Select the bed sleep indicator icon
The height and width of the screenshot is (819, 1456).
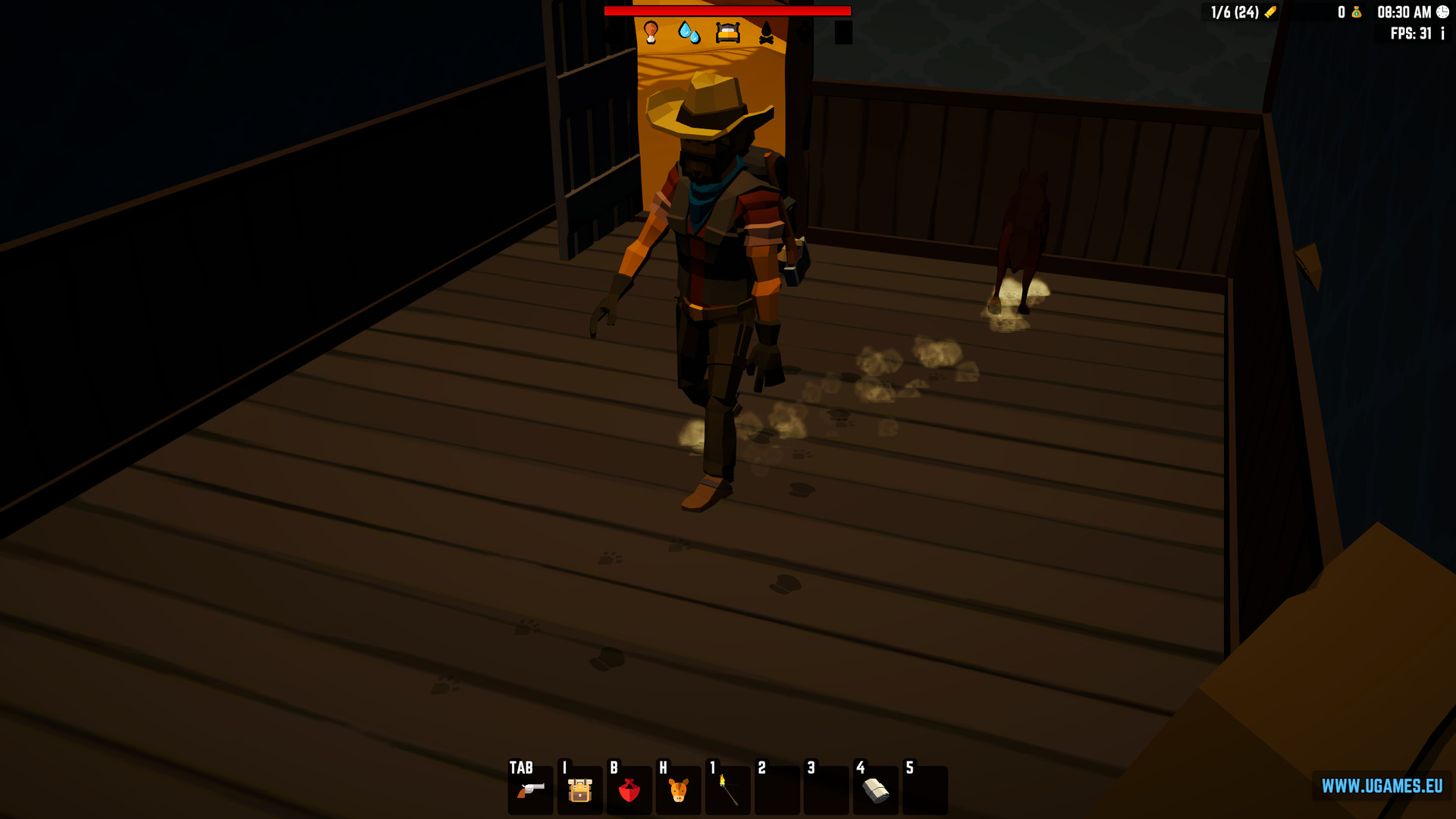coord(729,33)
